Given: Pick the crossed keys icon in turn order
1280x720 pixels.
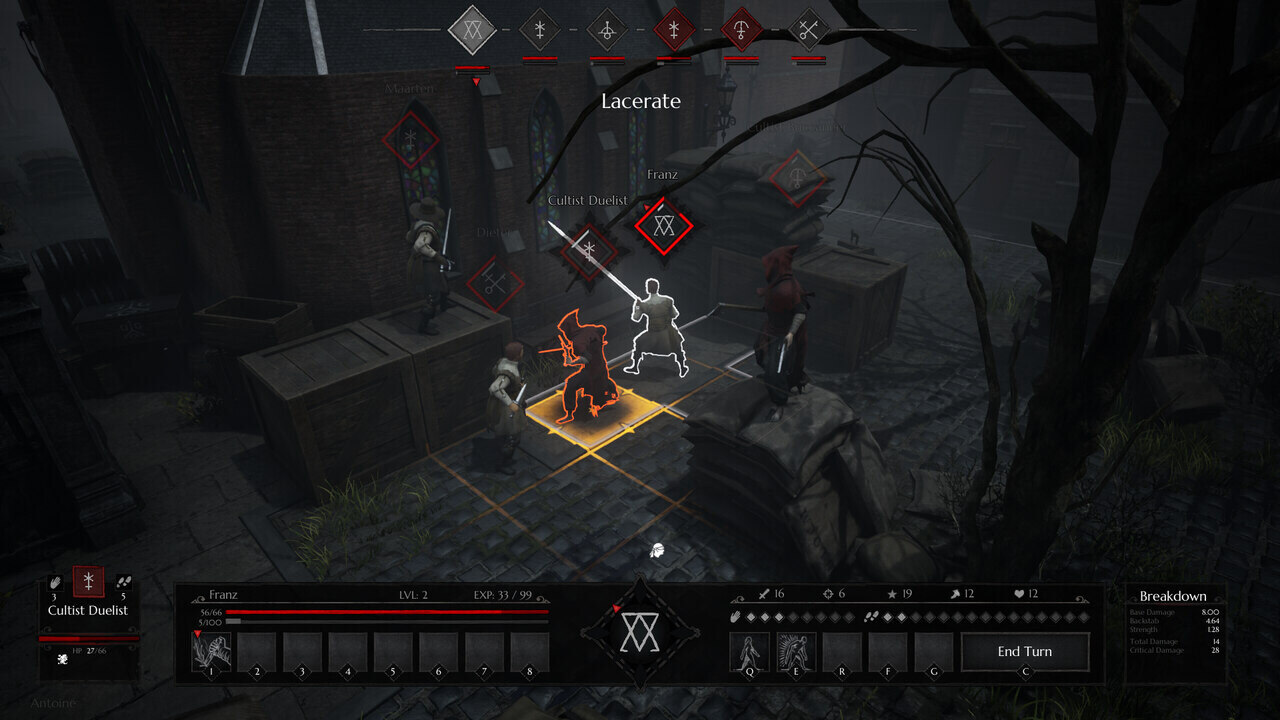Looking at the screenshot, I should click(x=809, y=30).
